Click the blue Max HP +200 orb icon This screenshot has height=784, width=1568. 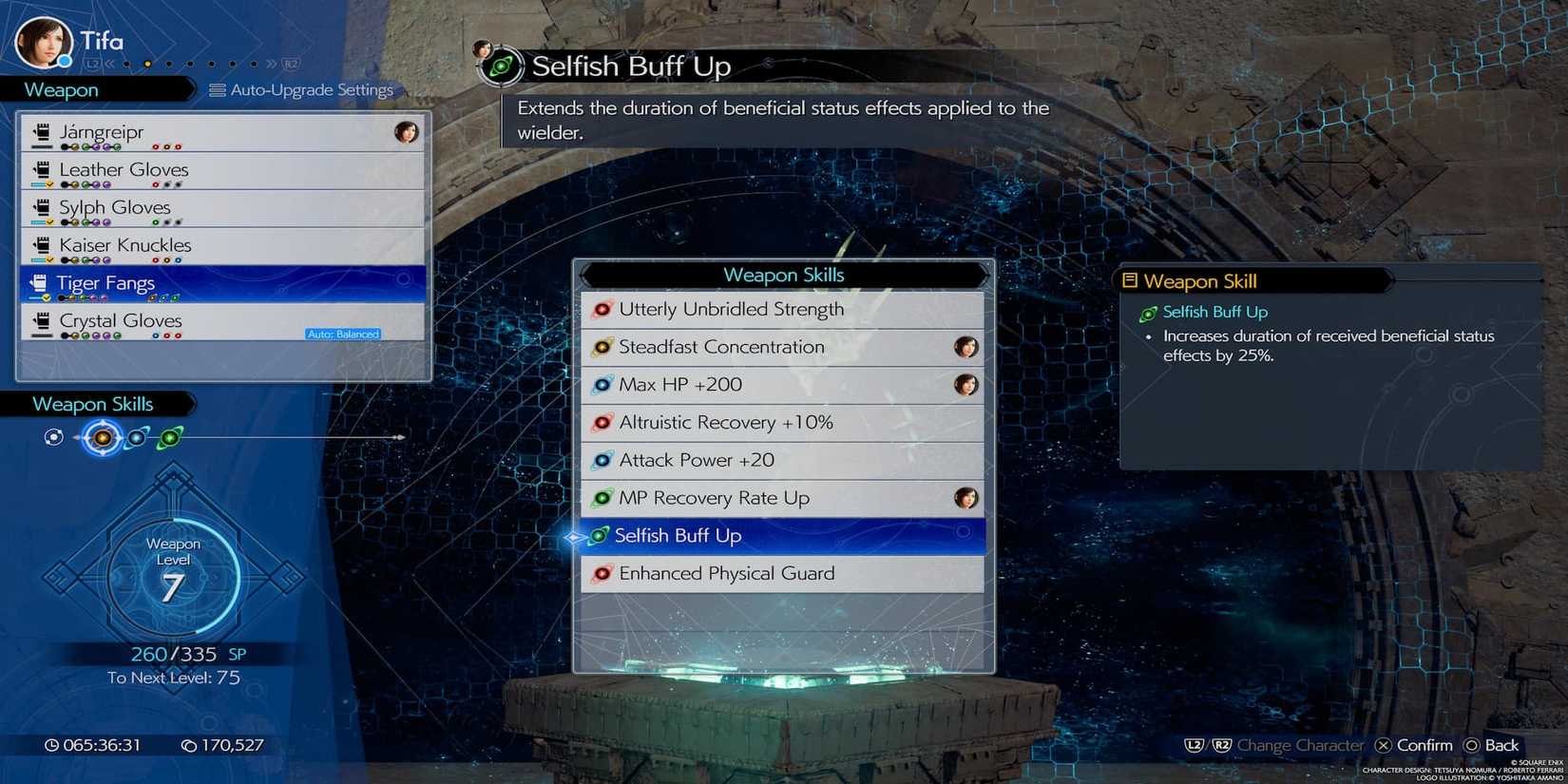[x=602, y=384]
